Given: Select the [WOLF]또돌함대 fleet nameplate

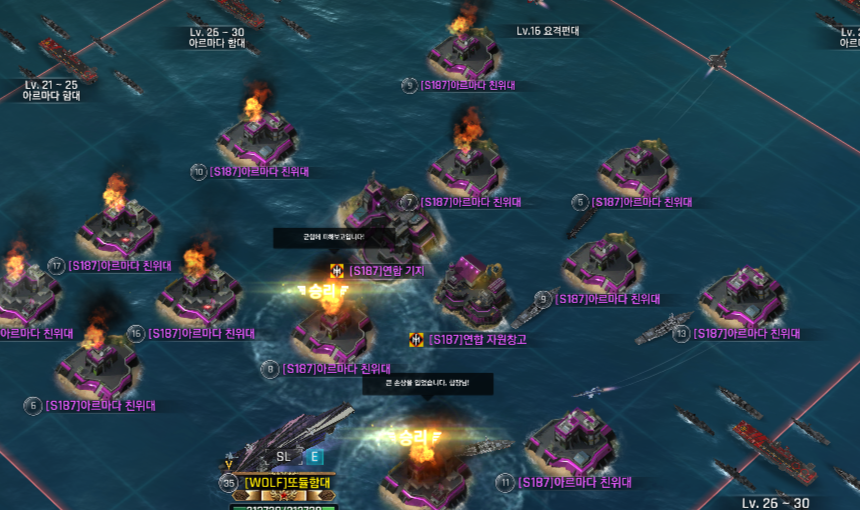Looking at the screenshot, I should click(x=288, y=483).
